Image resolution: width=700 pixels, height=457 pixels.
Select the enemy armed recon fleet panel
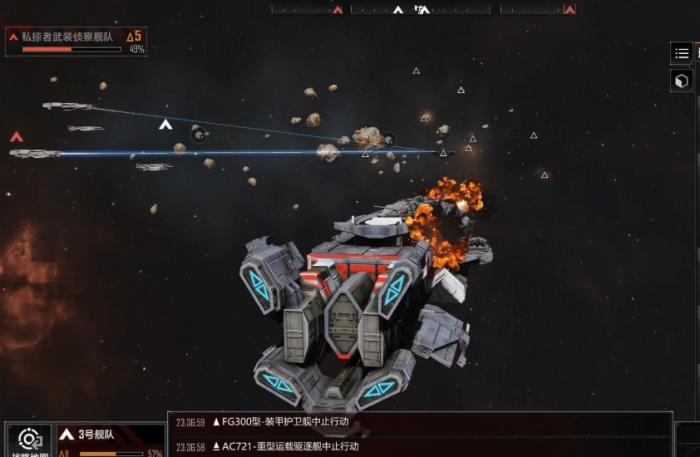pos(76,41)
